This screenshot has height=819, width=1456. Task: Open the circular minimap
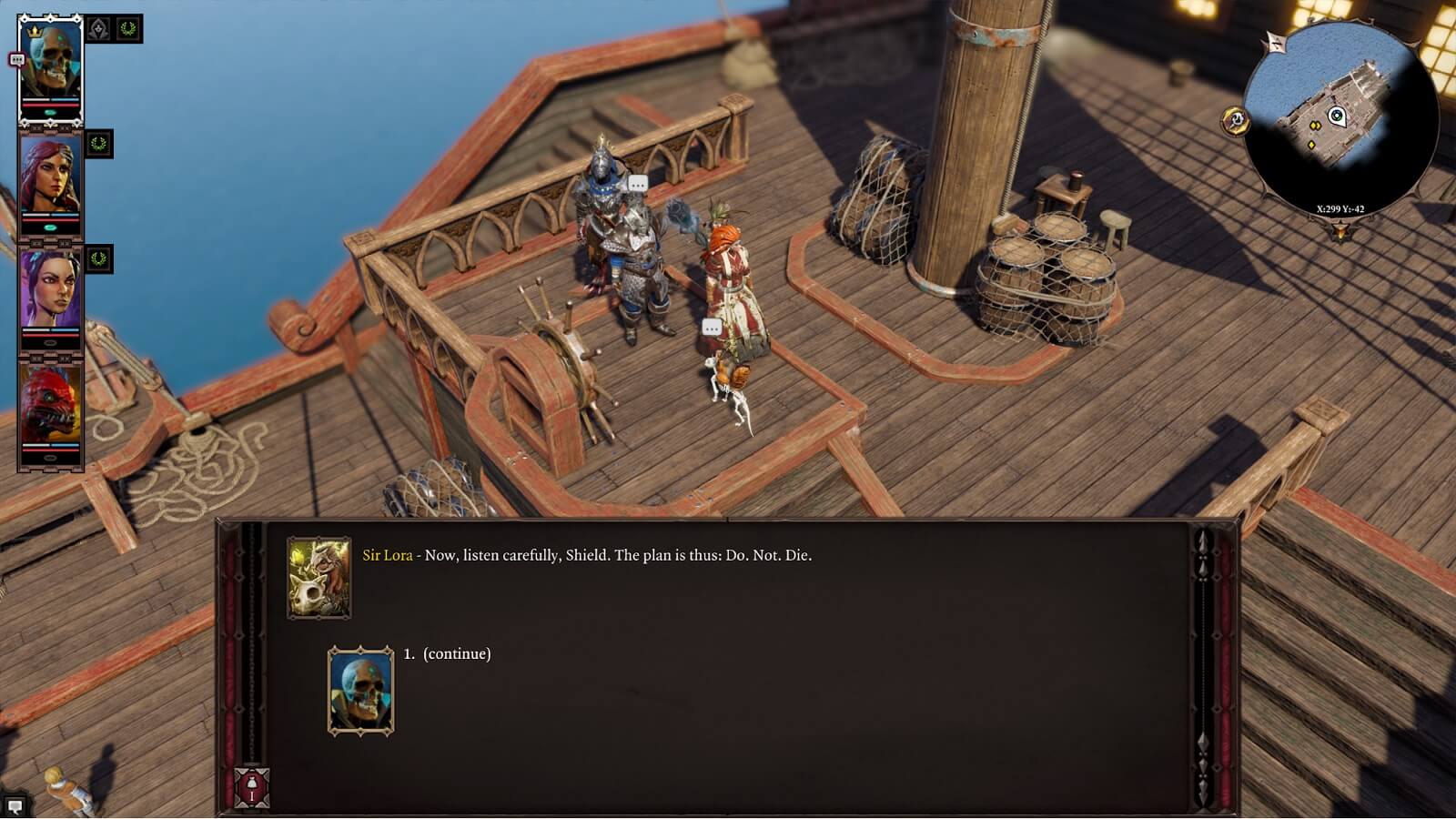click(x=1340, y=116)
